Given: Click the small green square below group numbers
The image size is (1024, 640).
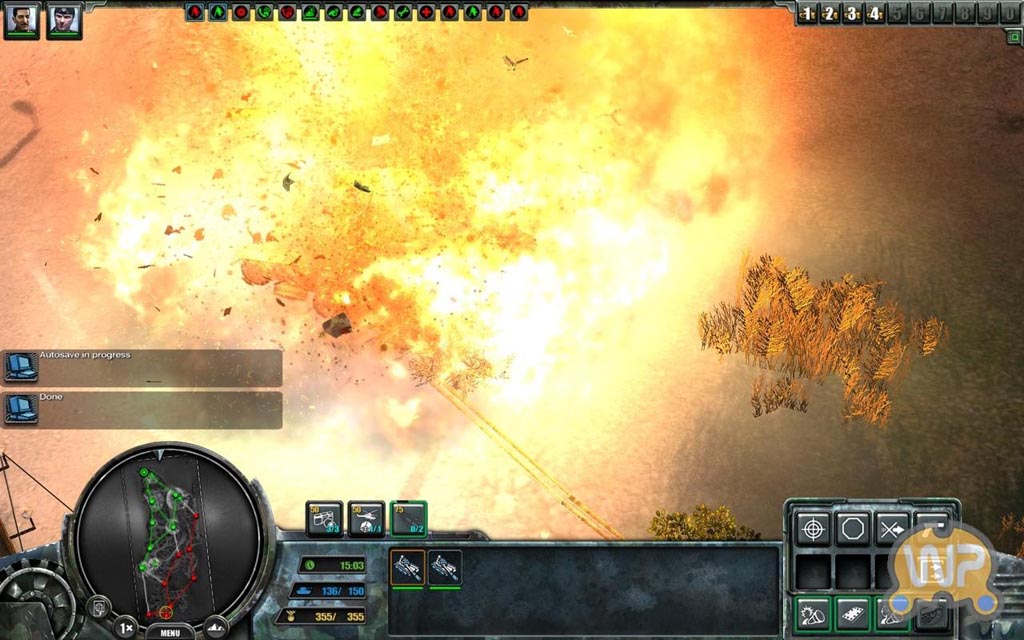Looking at the screenshot, I should (1013, 36).
